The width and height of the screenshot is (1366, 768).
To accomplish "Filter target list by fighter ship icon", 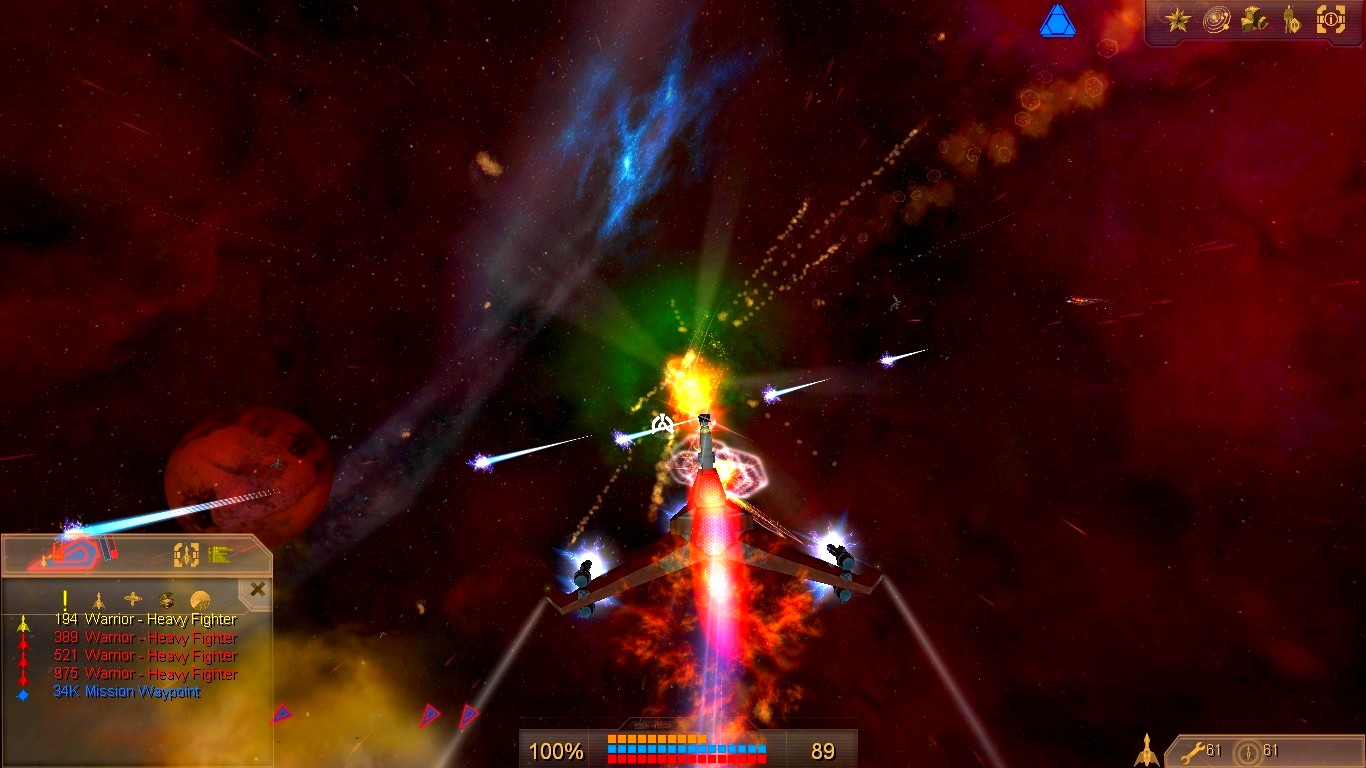I will [x=98, y=600].
